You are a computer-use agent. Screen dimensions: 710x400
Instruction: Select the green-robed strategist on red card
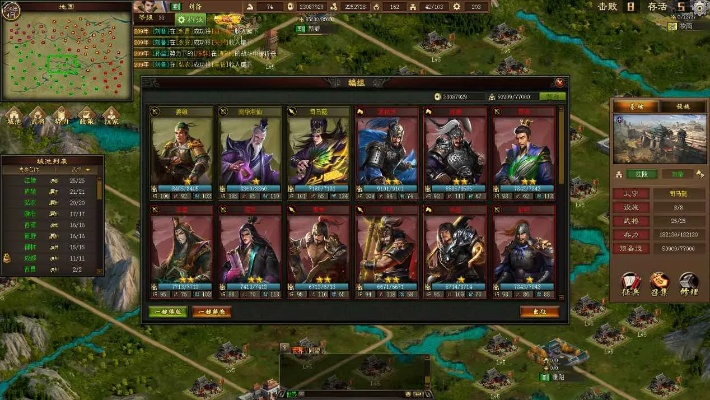(522, 150)
